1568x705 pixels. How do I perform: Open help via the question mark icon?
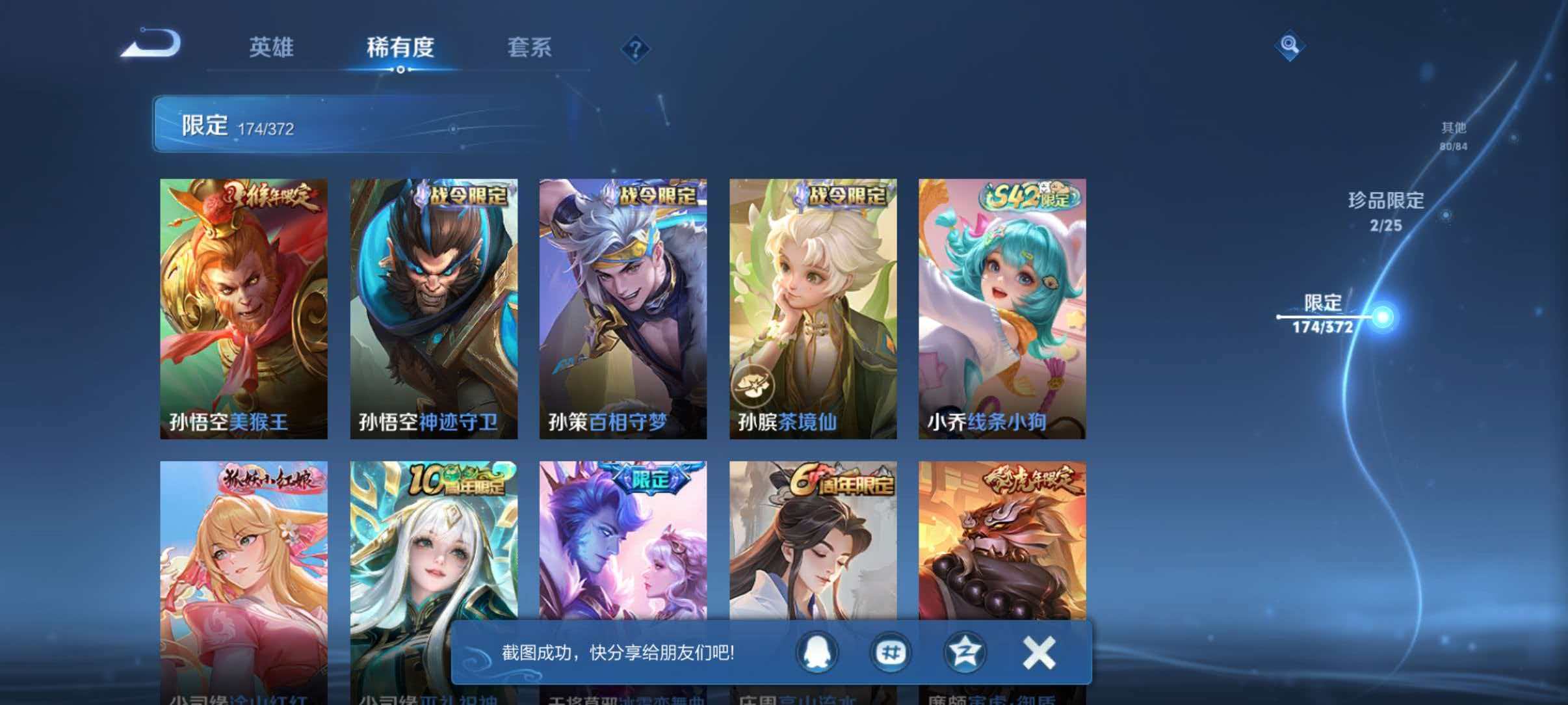coord(636,49)
